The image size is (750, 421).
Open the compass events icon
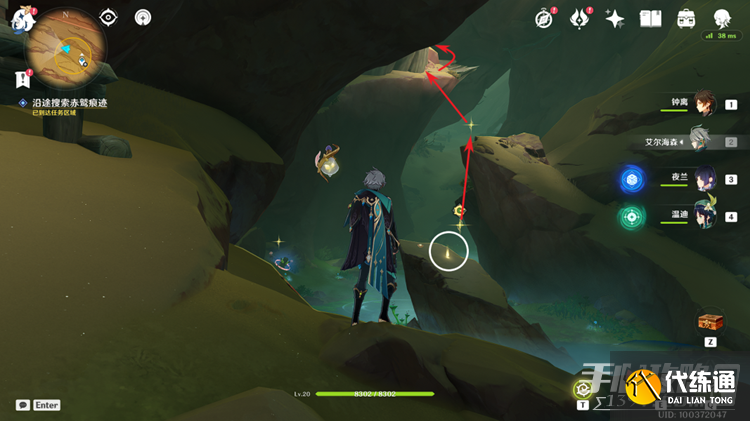pos(545,18)
